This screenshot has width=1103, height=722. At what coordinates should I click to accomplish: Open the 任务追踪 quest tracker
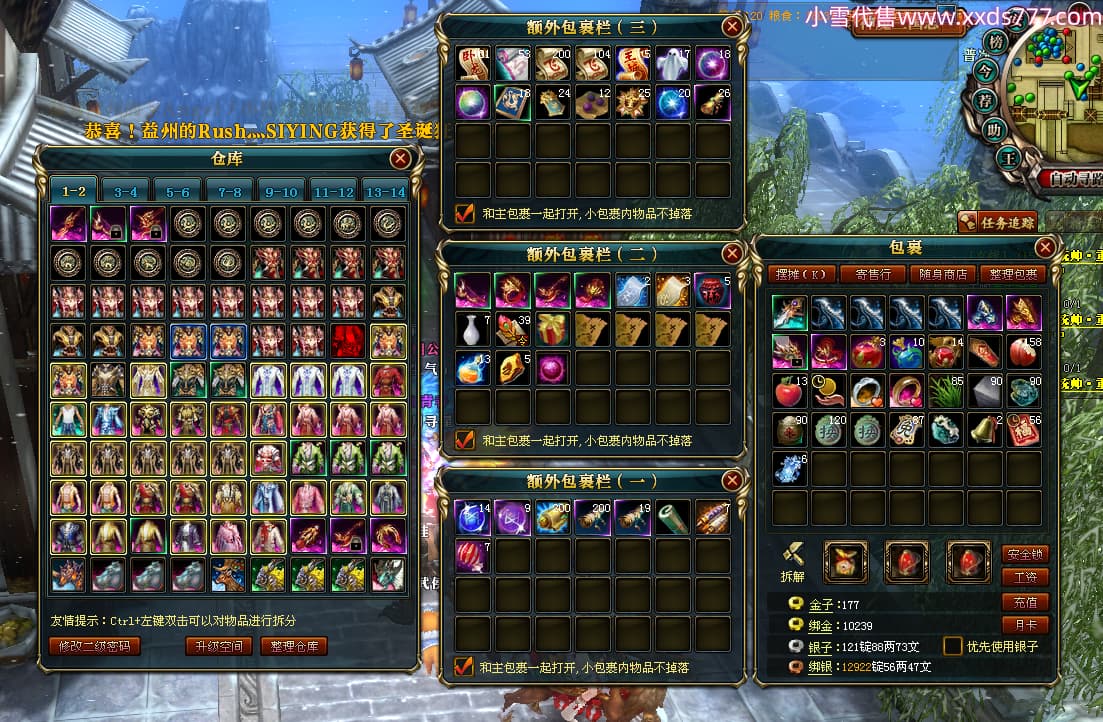tap(997, 222)
